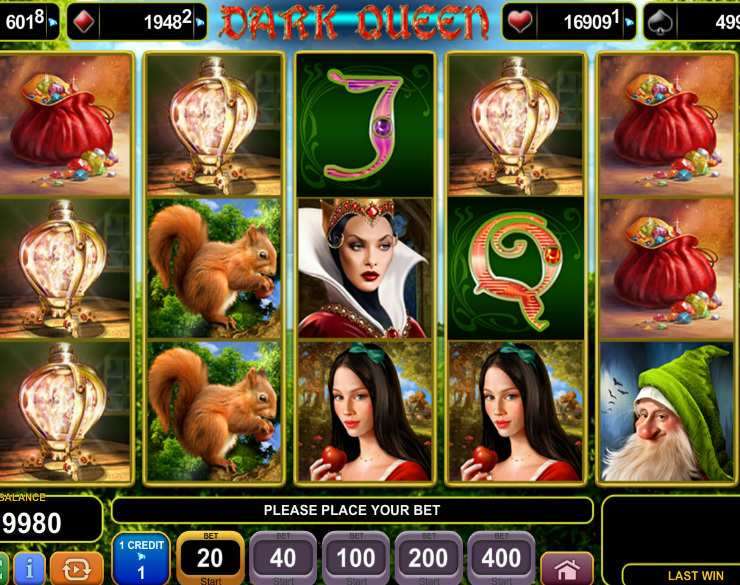
Task: Choose the 40 bet button
Action: pyautogui.click(x=283, y=558)
